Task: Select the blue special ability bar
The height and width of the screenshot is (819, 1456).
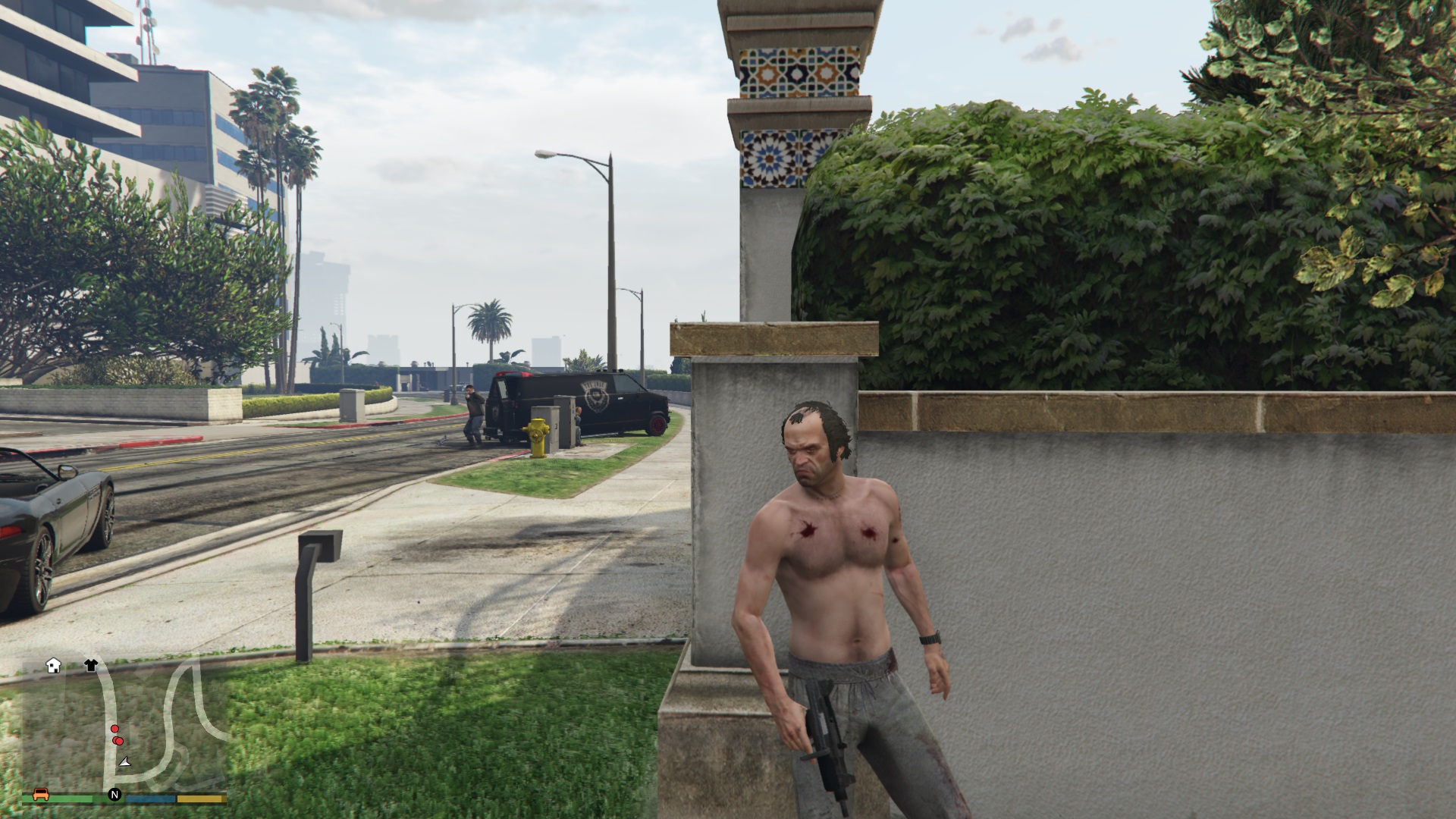Action: pyautogui.click(x=149, y=798)
